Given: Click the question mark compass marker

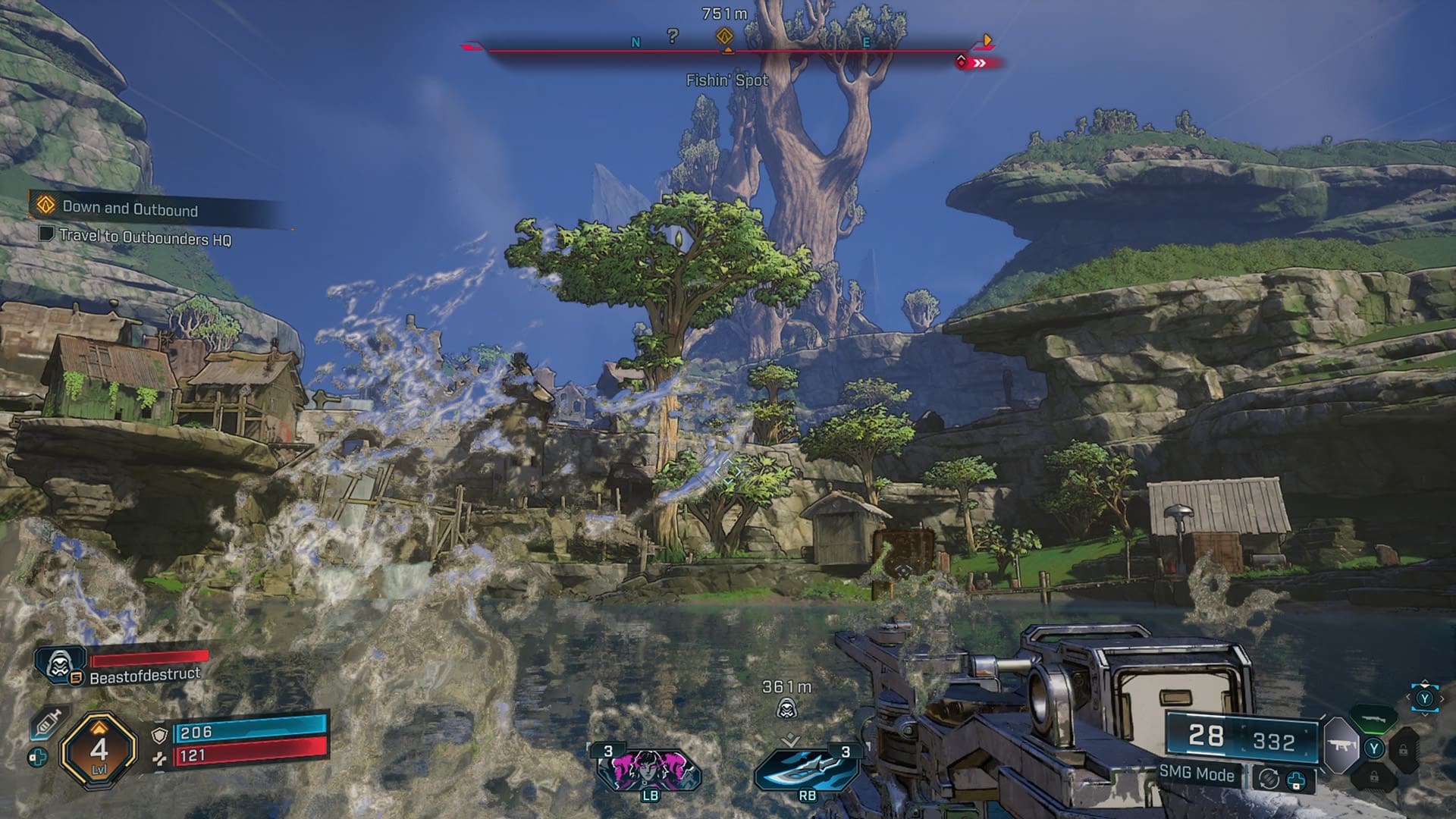Looking at the screenshot, I should (673, 36).
